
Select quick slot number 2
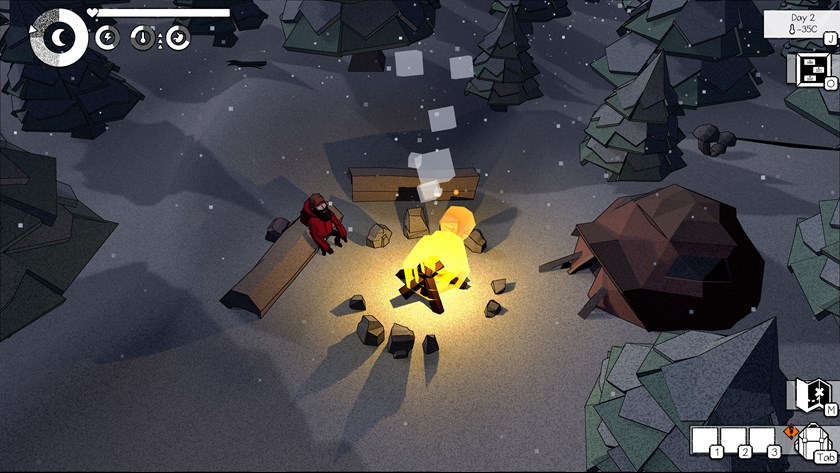733,439
